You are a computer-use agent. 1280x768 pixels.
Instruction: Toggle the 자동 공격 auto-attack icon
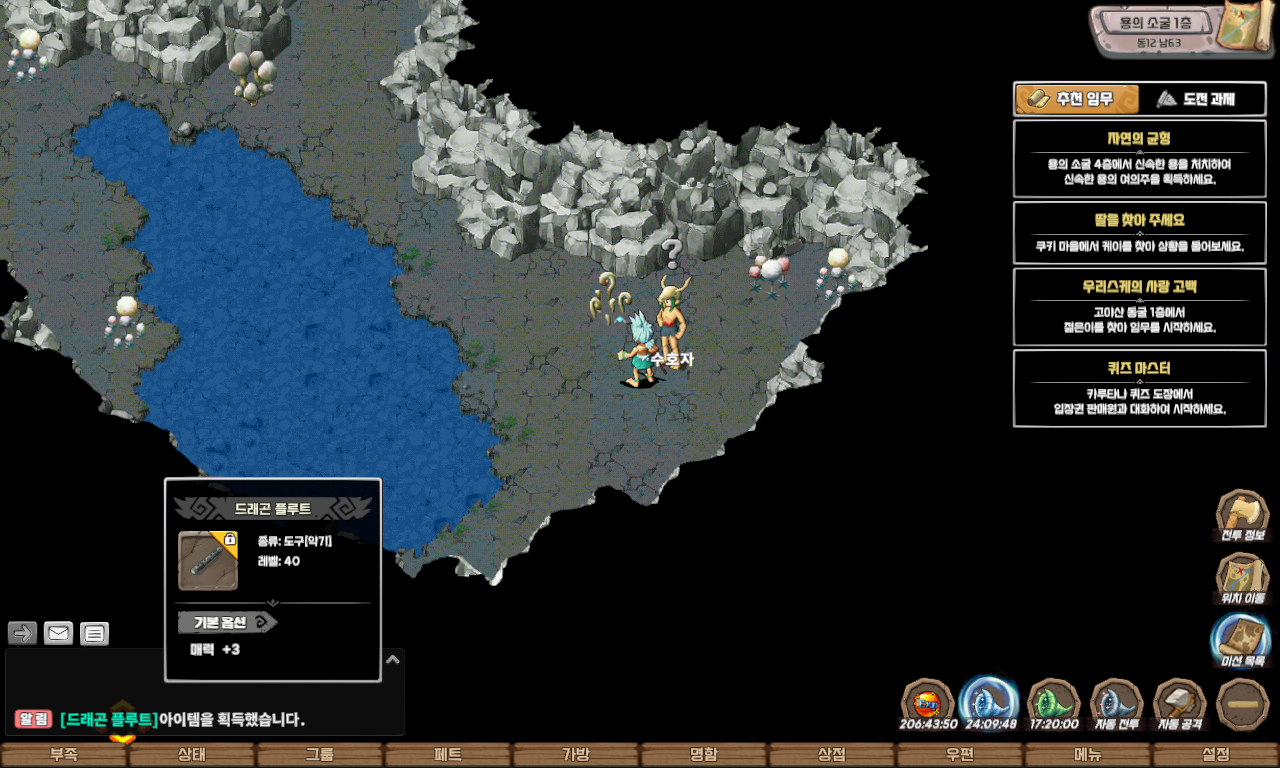[x=1180, y=702]
